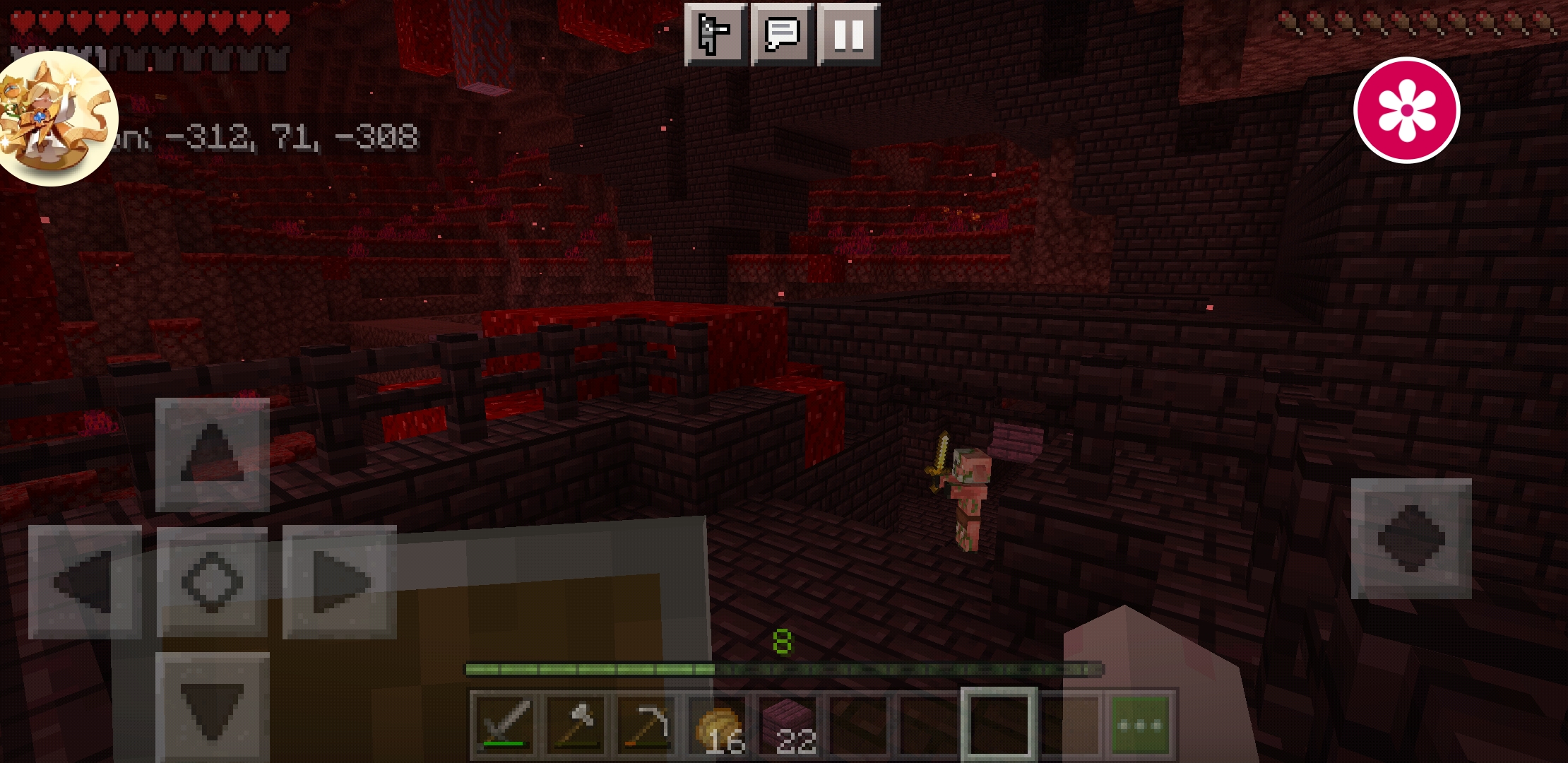Open inventory with the three-dots button
This screenshot has height=763, width=1568.
click(1141, 725)
